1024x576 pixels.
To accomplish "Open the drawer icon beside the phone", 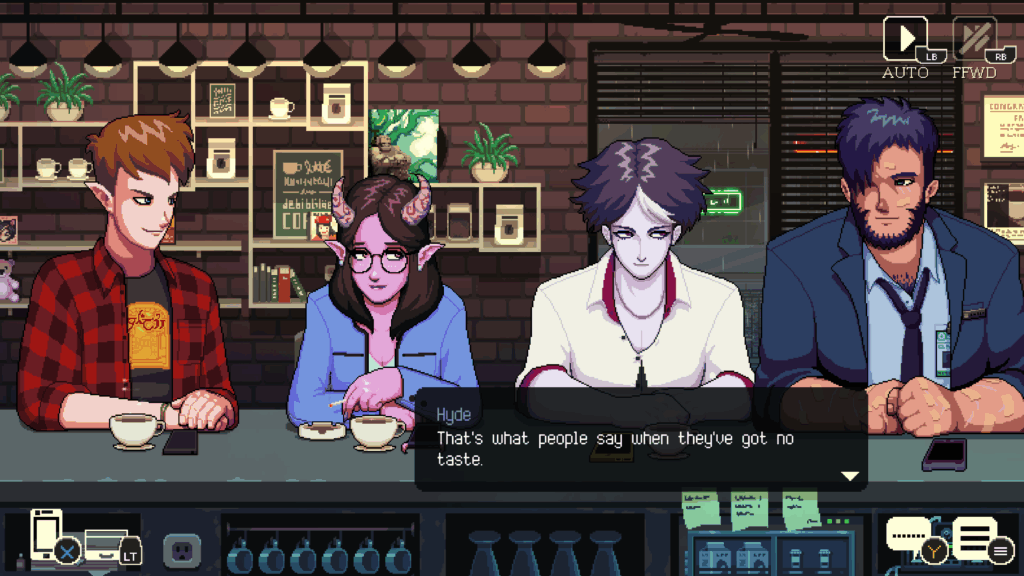I will 105,541.
